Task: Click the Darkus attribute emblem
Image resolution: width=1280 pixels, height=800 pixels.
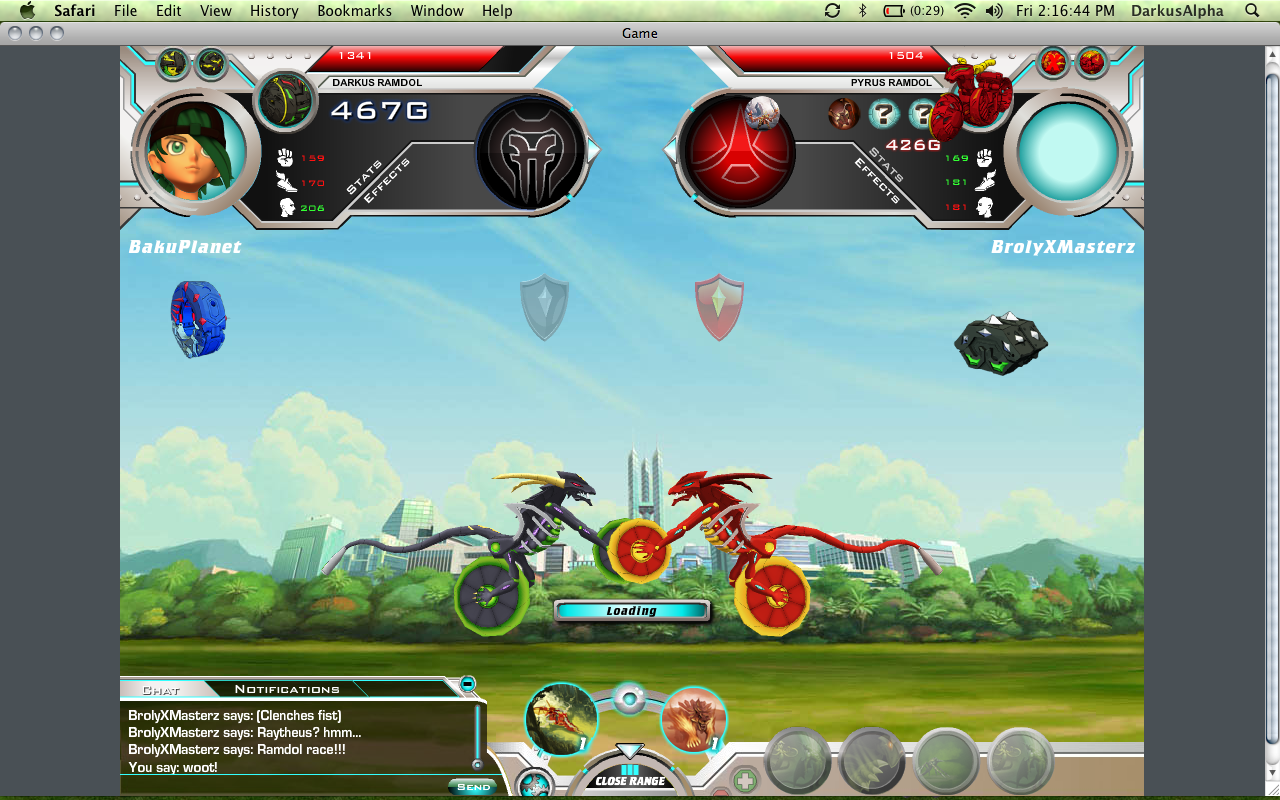Action: pos(530,152)
